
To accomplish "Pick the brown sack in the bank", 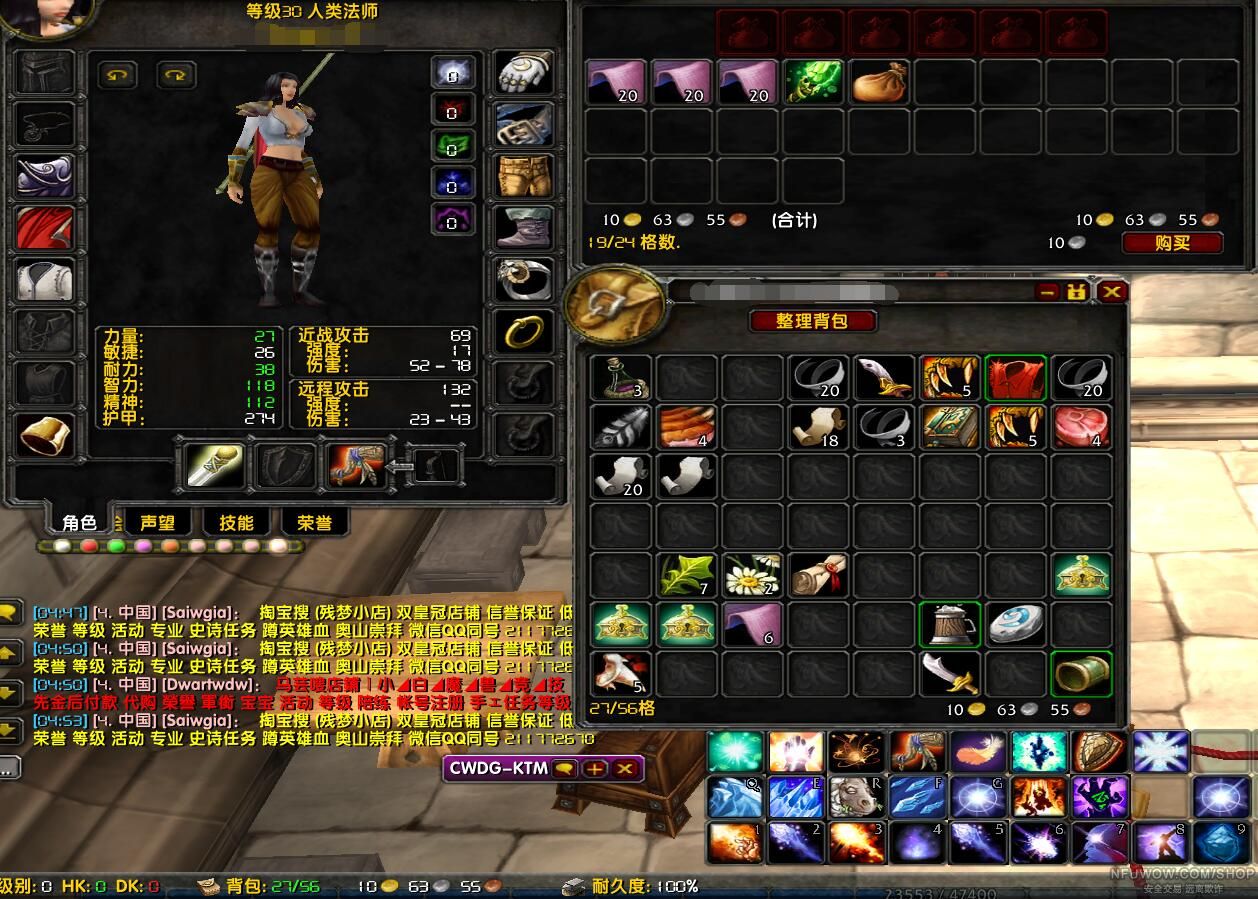I will tap(879, 82).
